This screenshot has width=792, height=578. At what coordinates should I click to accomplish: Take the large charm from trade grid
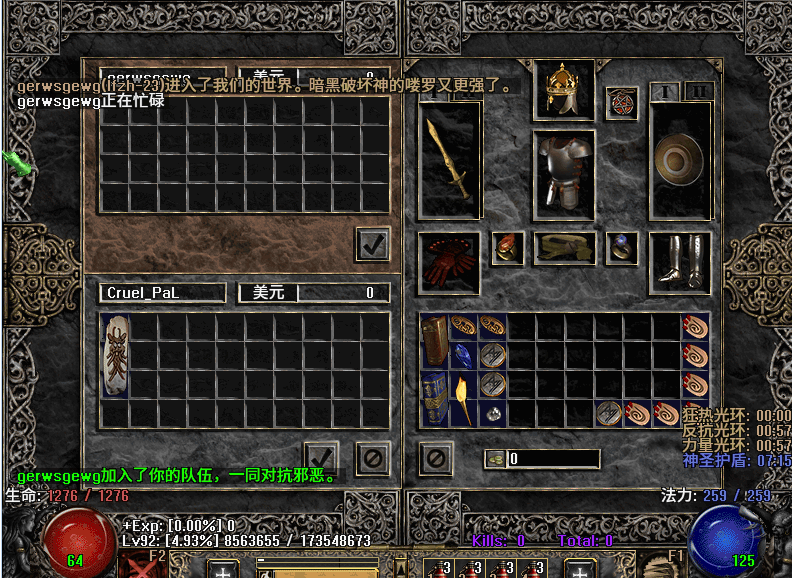(x=115, y=355)
